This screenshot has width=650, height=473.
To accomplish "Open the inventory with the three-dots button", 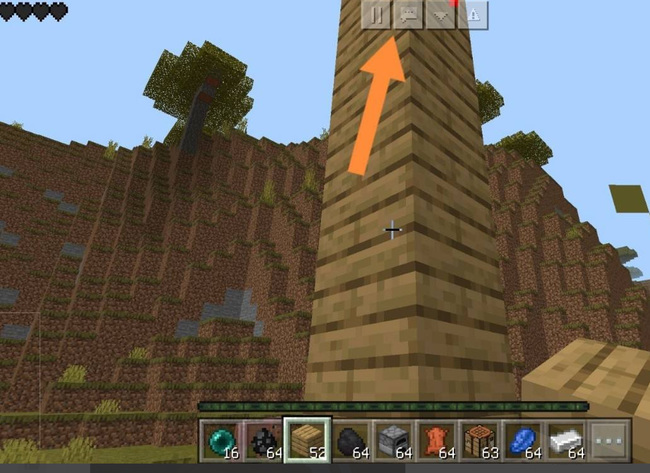I will tap(608, 439).
